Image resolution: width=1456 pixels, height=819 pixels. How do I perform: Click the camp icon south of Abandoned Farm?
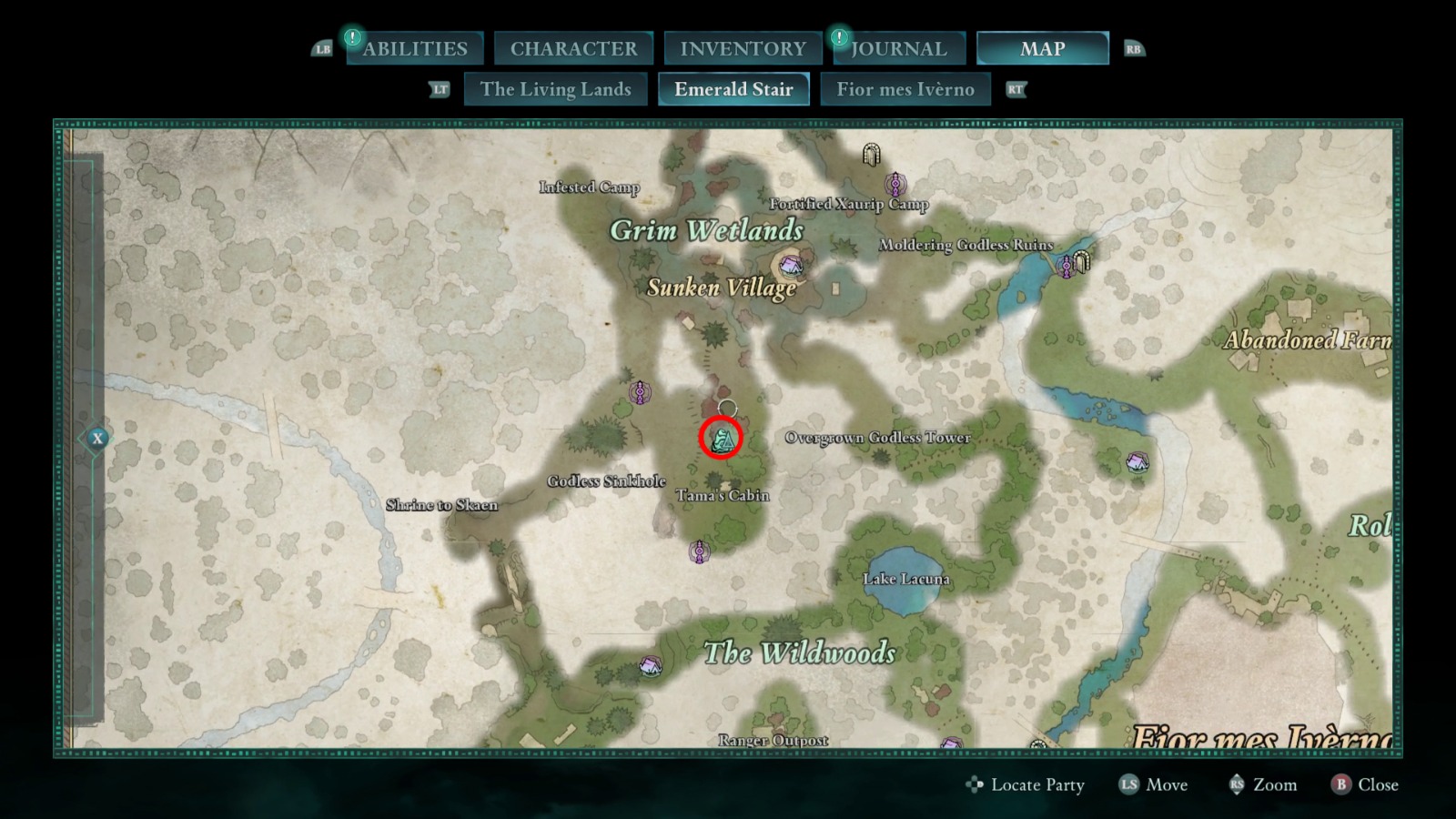click(1137, 462)
